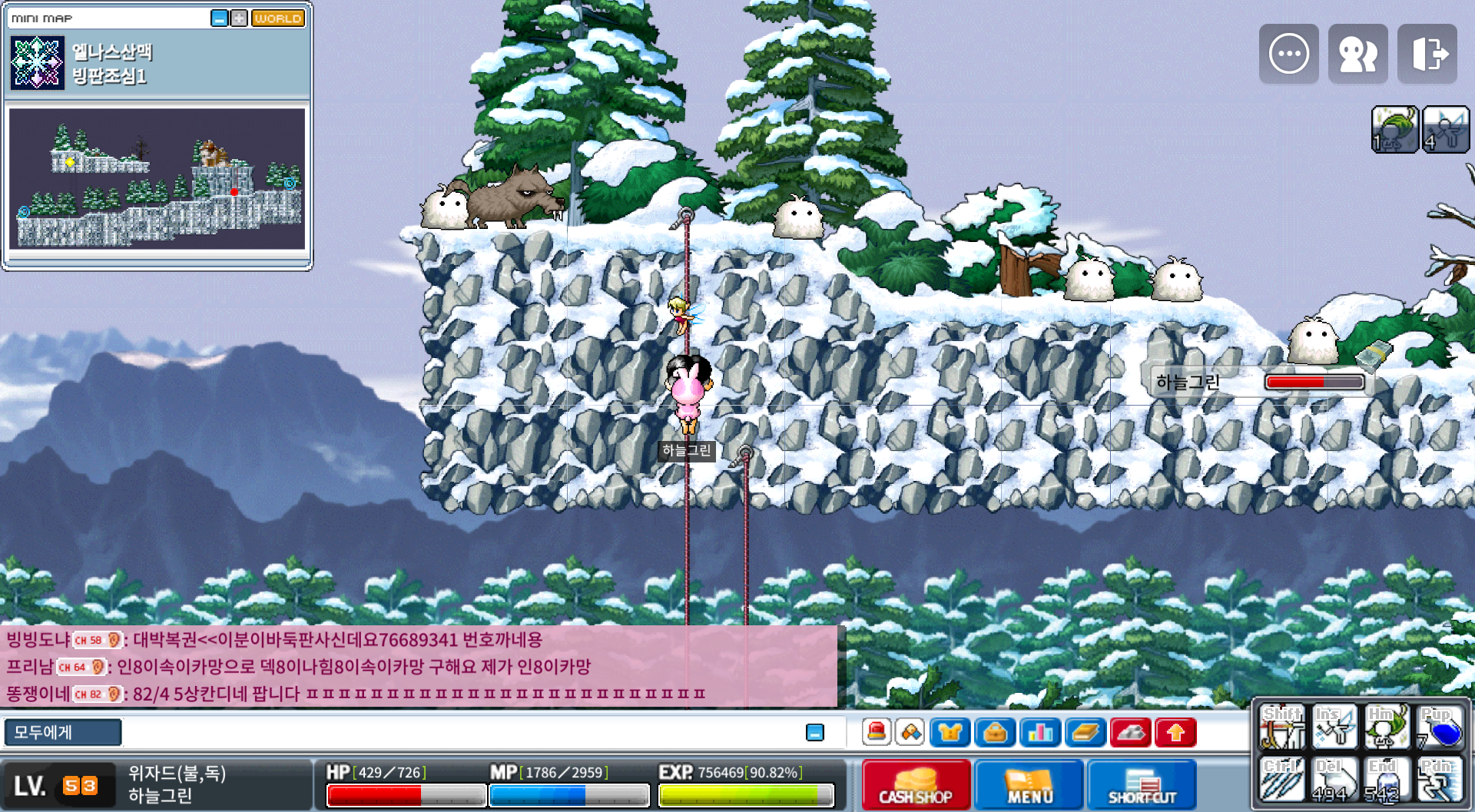
Task: Click the red siren alert icon
Action: click(877, 732)
